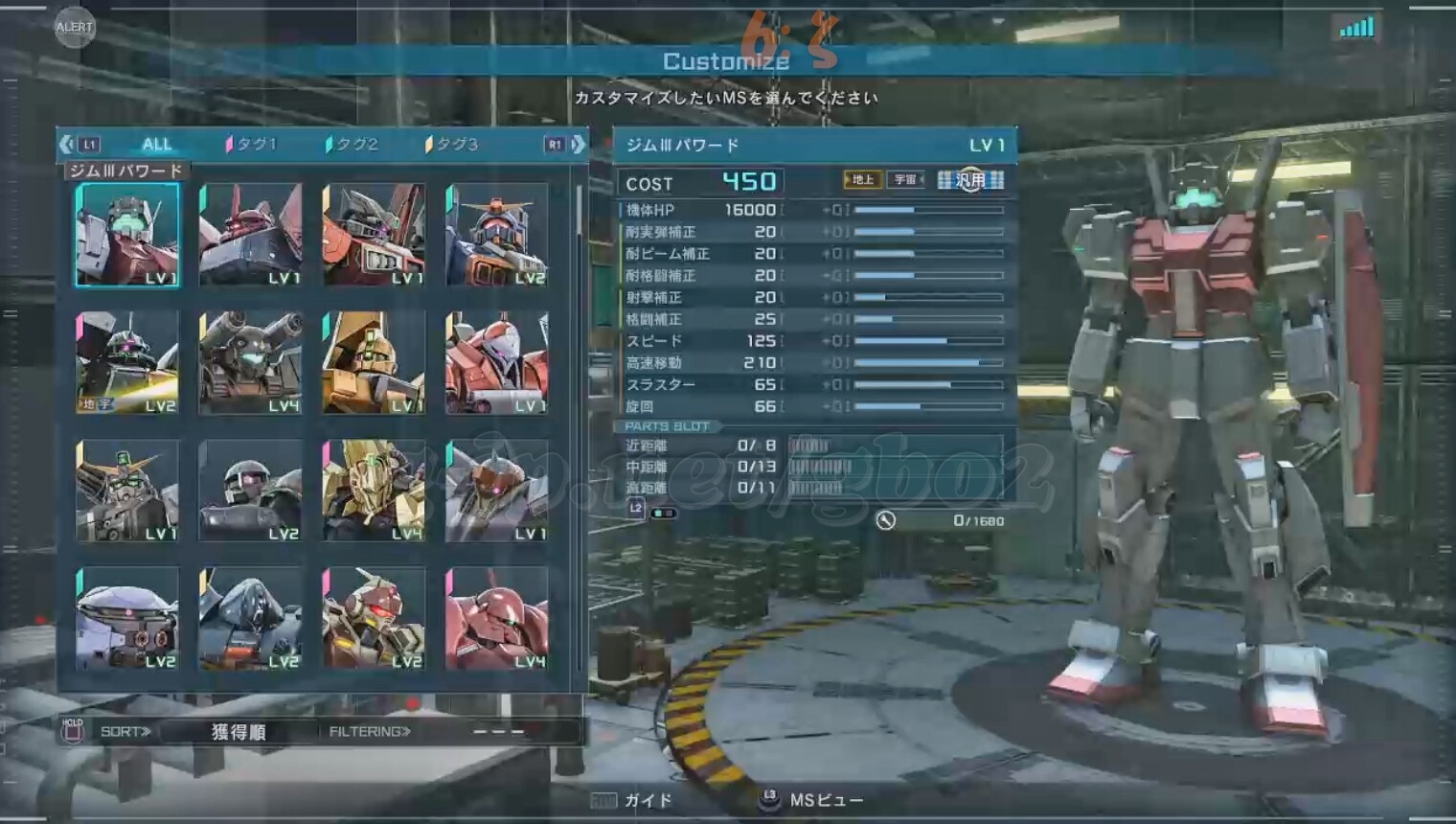Screen dimensions: 1456x824
Task: Show the next tag page arrow
Action: click(578, 145)
